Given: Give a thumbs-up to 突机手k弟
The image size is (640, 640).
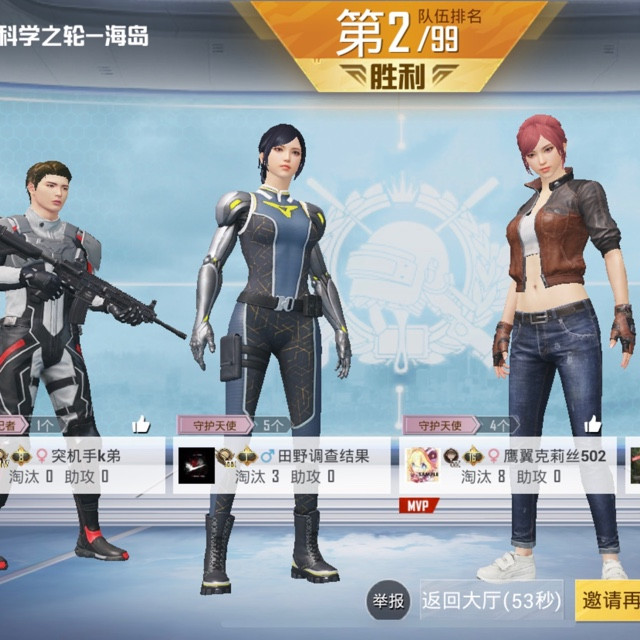Looking at the screenshot, I should click(x=141, y=425).
